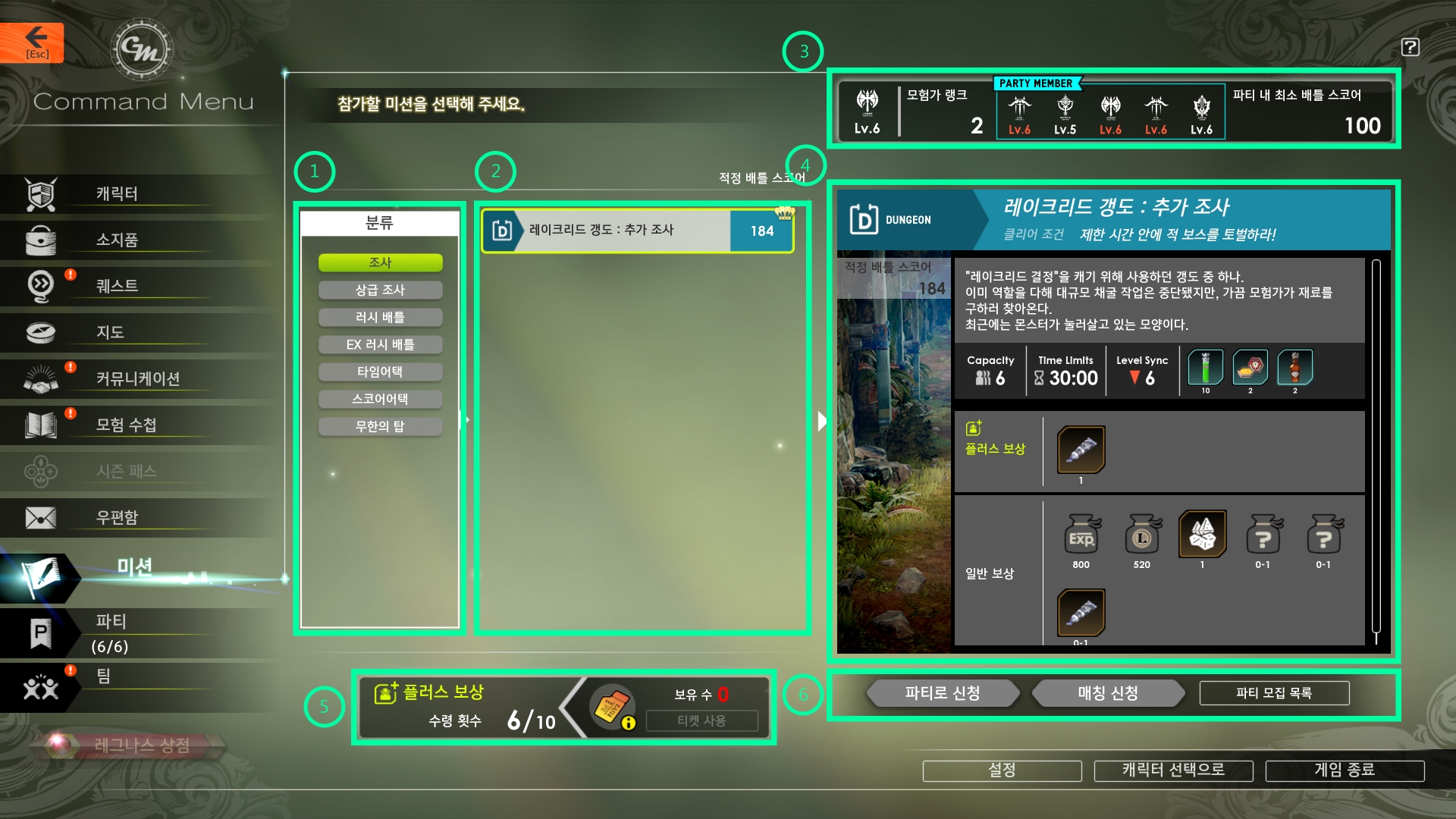Switch to the 무한의 탑 category
The height and width of the screenshot is (819, 1456).
pos(380,426)
